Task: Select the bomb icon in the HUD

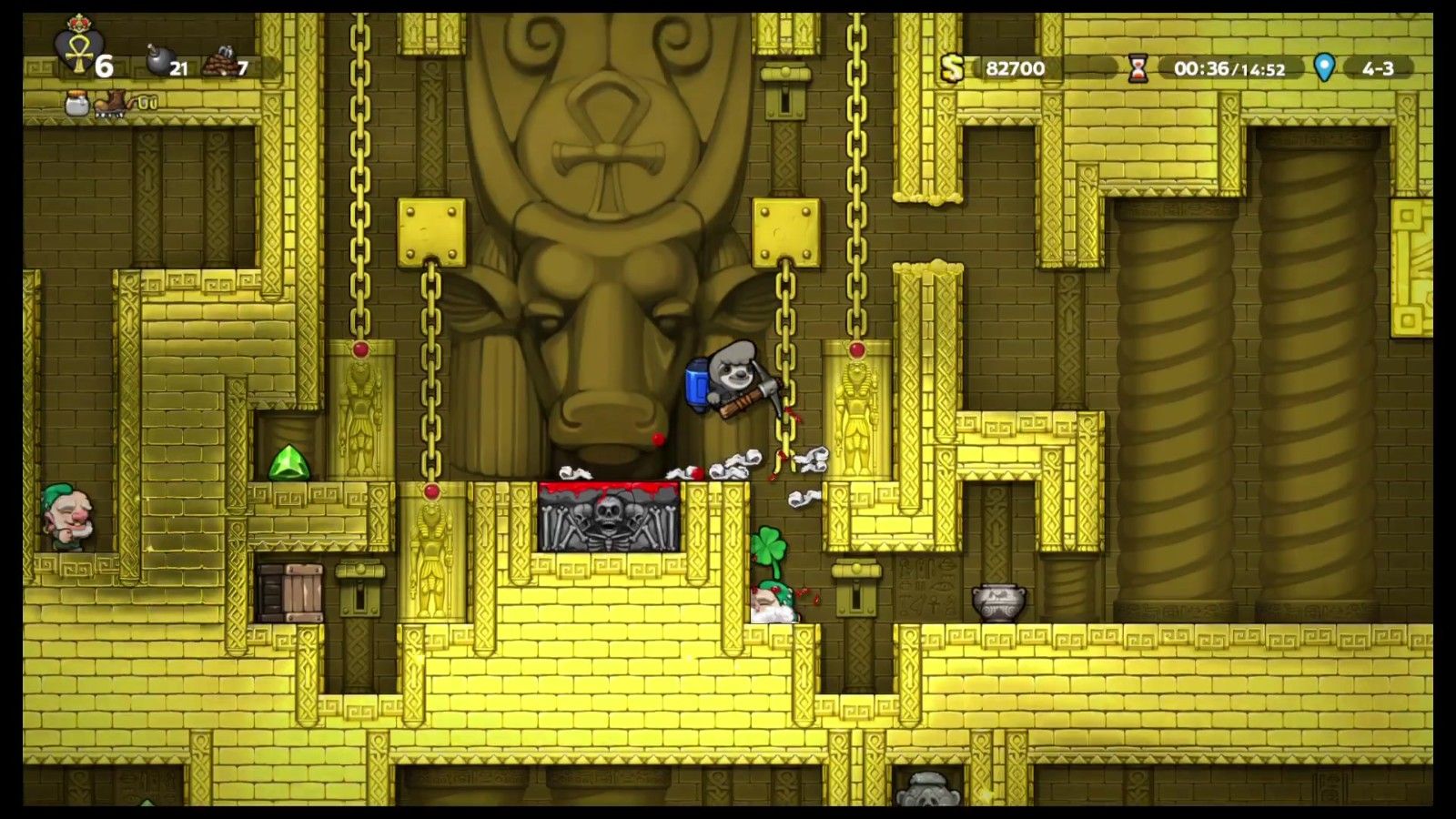Action: click(158, 64)
